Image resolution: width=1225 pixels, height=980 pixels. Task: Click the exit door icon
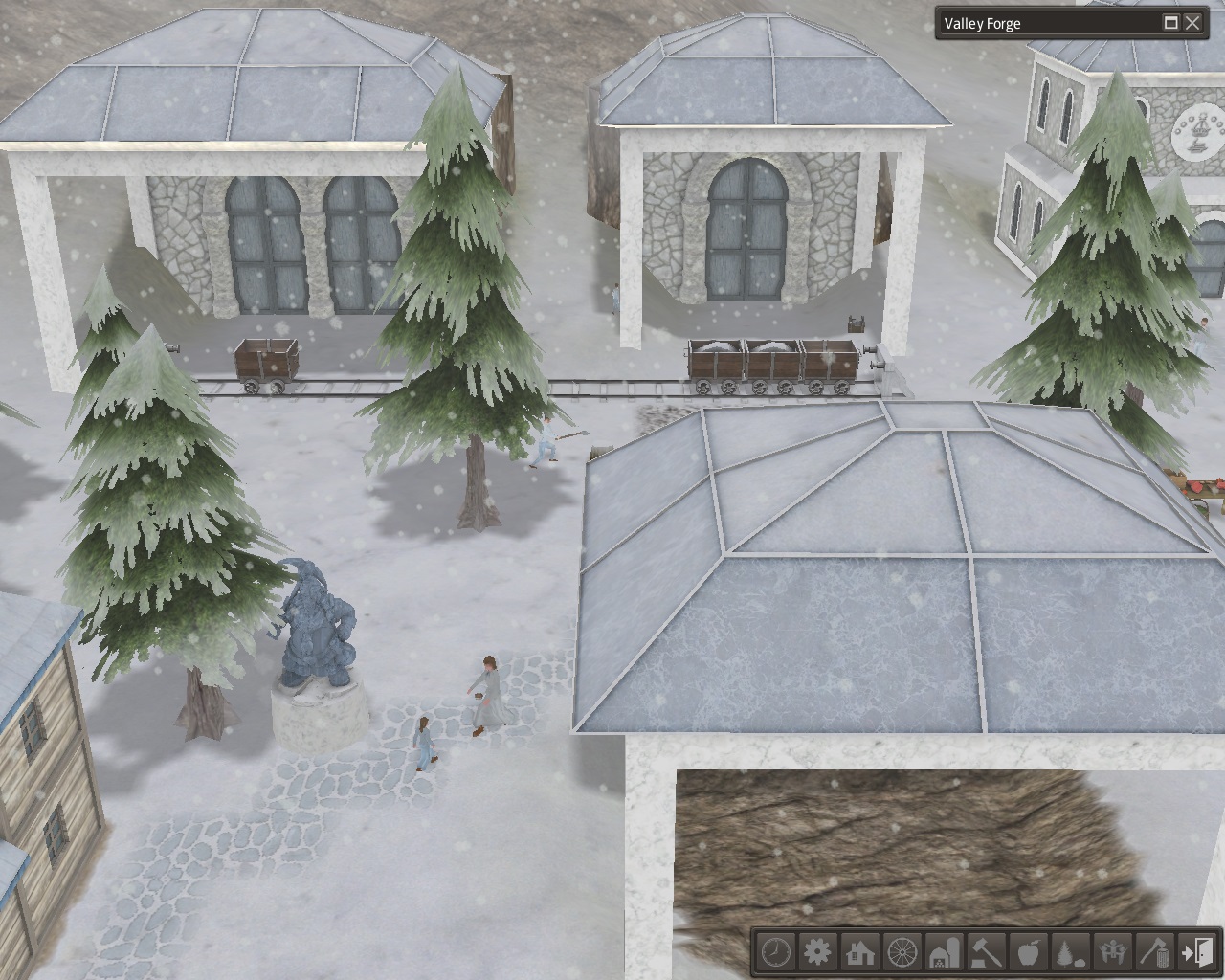point(1197,952)
